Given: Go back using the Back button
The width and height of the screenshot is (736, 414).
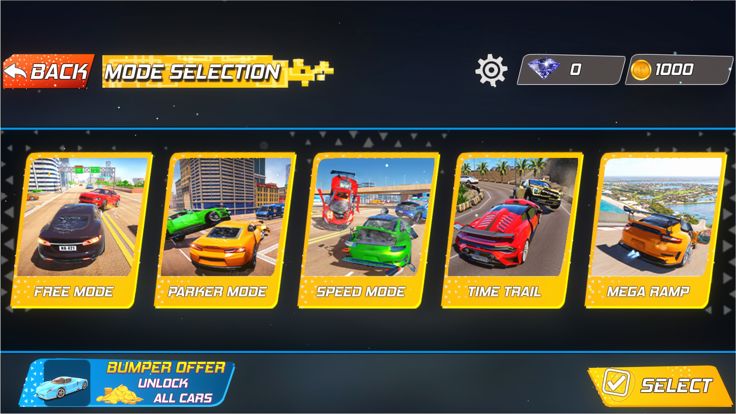Looking at the screenshot, I should pos(48,72).
